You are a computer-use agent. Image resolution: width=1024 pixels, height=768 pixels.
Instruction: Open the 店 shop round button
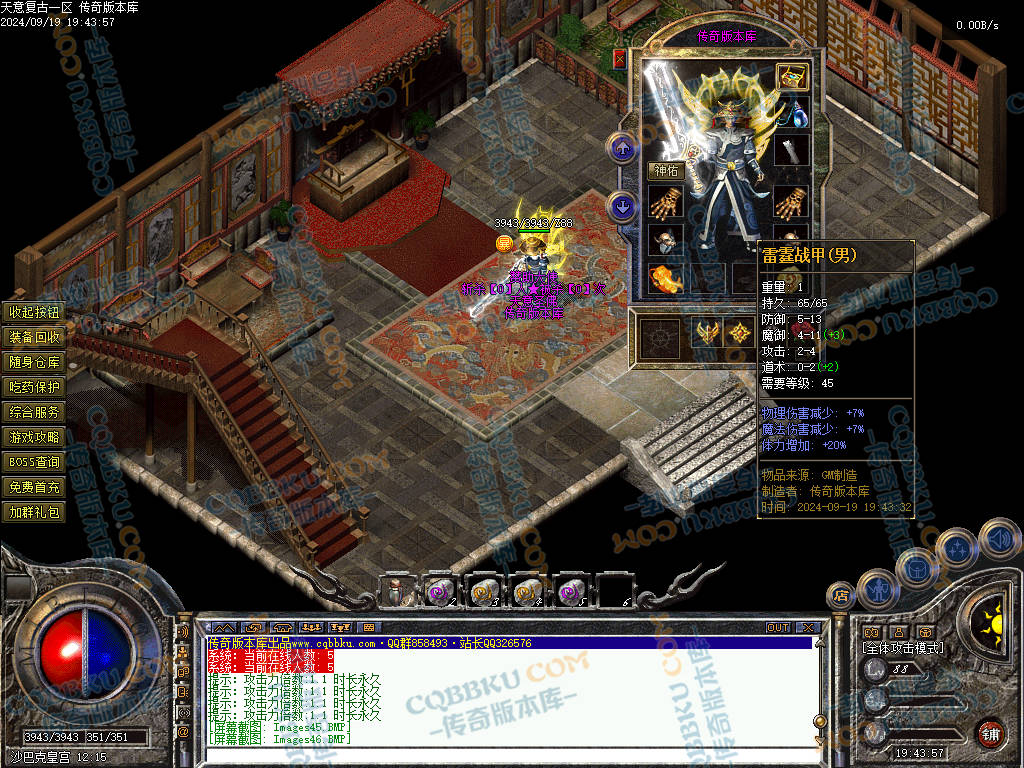840,597
